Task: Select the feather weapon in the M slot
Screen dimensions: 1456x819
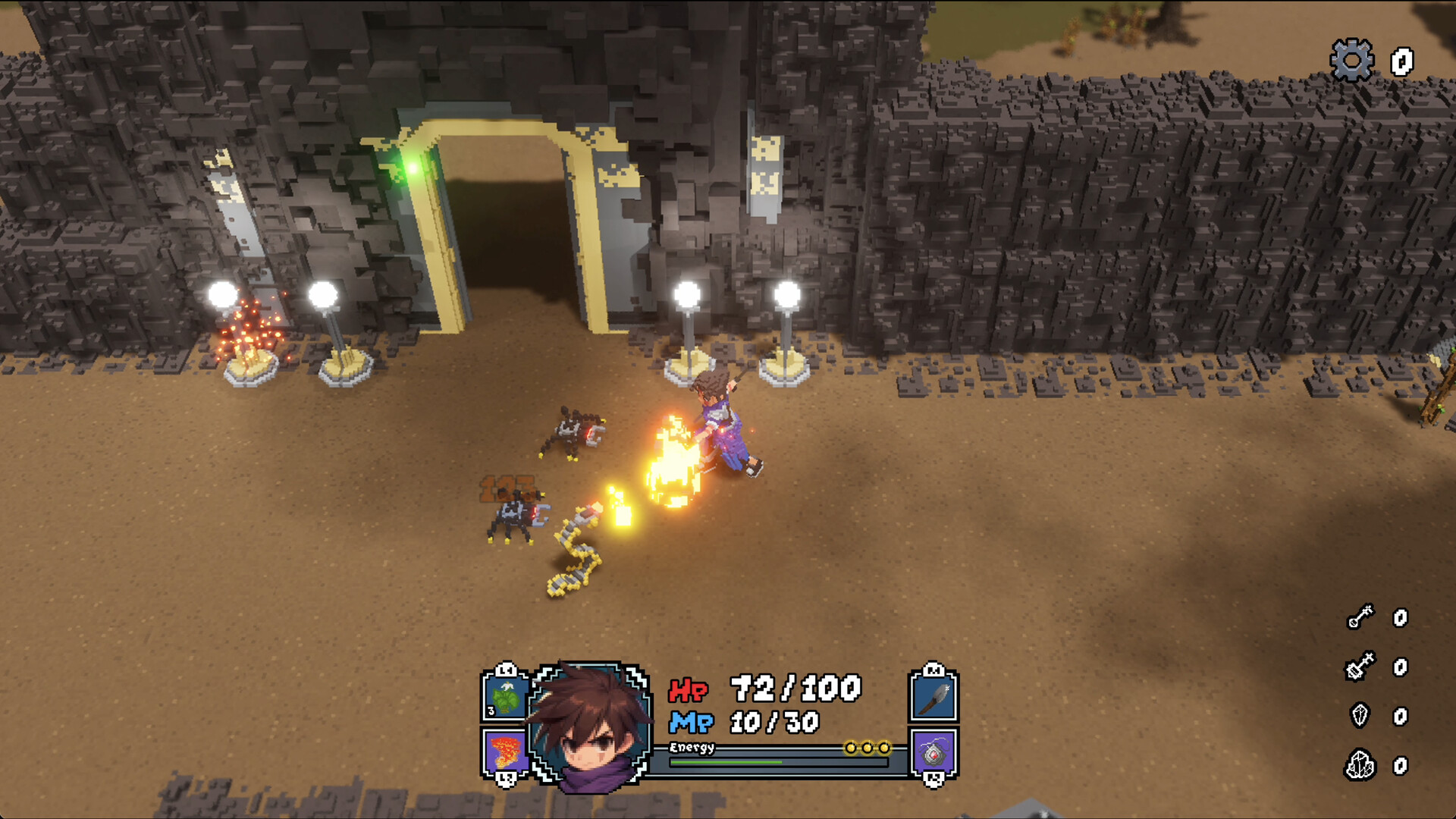Action: coord(934,698)
